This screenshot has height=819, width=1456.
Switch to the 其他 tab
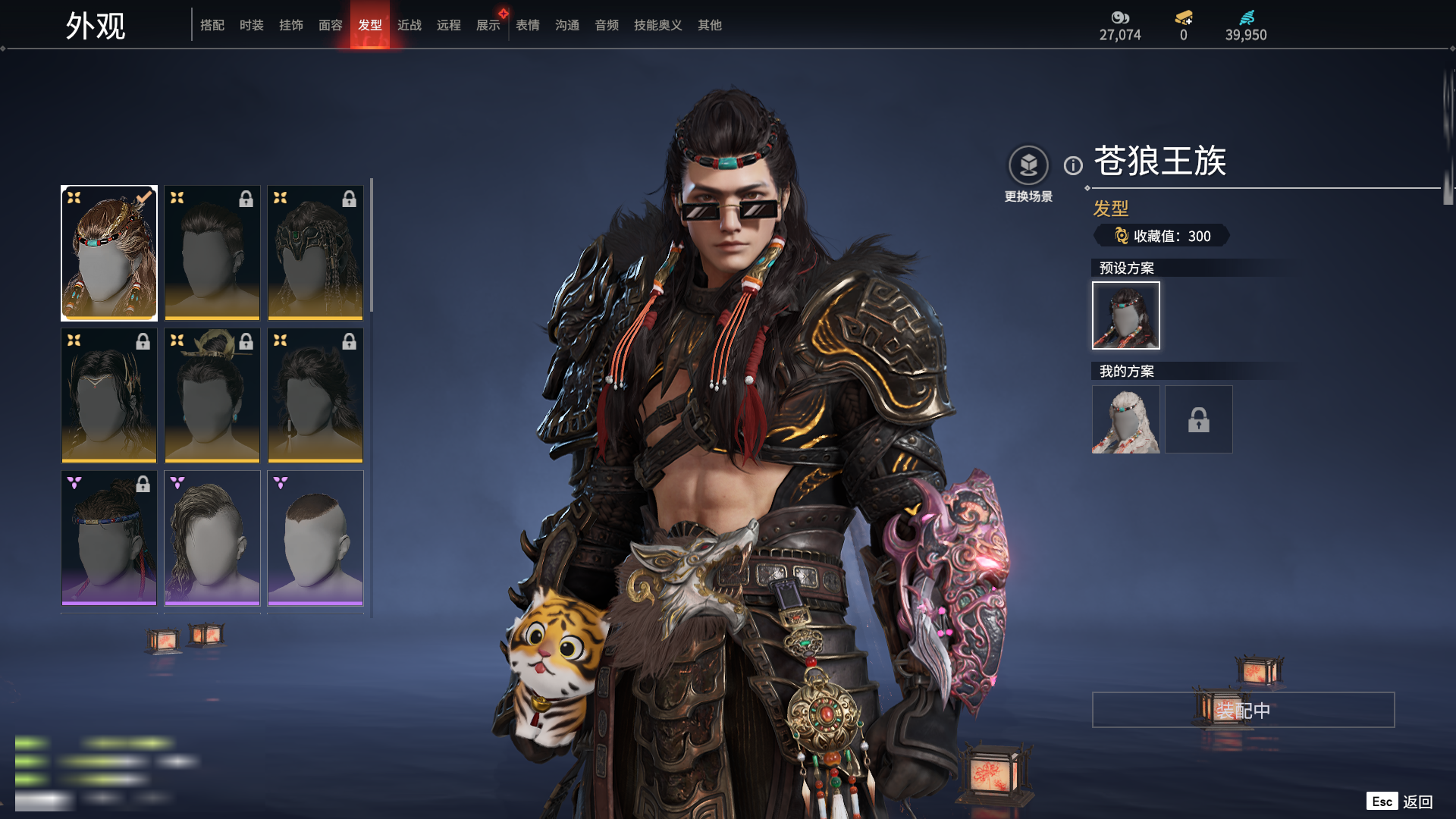click(x=710, y=25)
